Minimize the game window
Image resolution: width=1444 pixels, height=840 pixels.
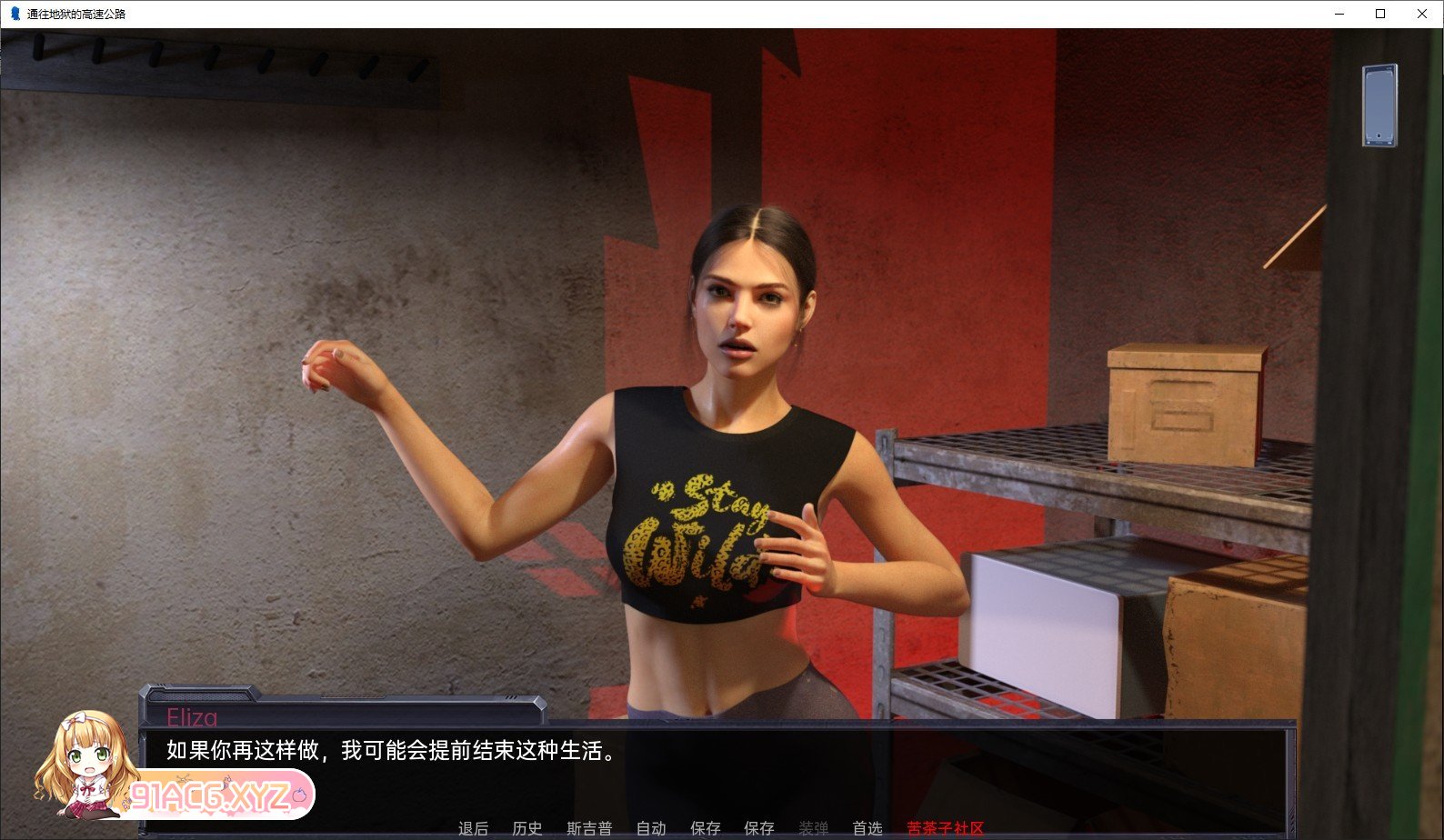[1339, 14]
